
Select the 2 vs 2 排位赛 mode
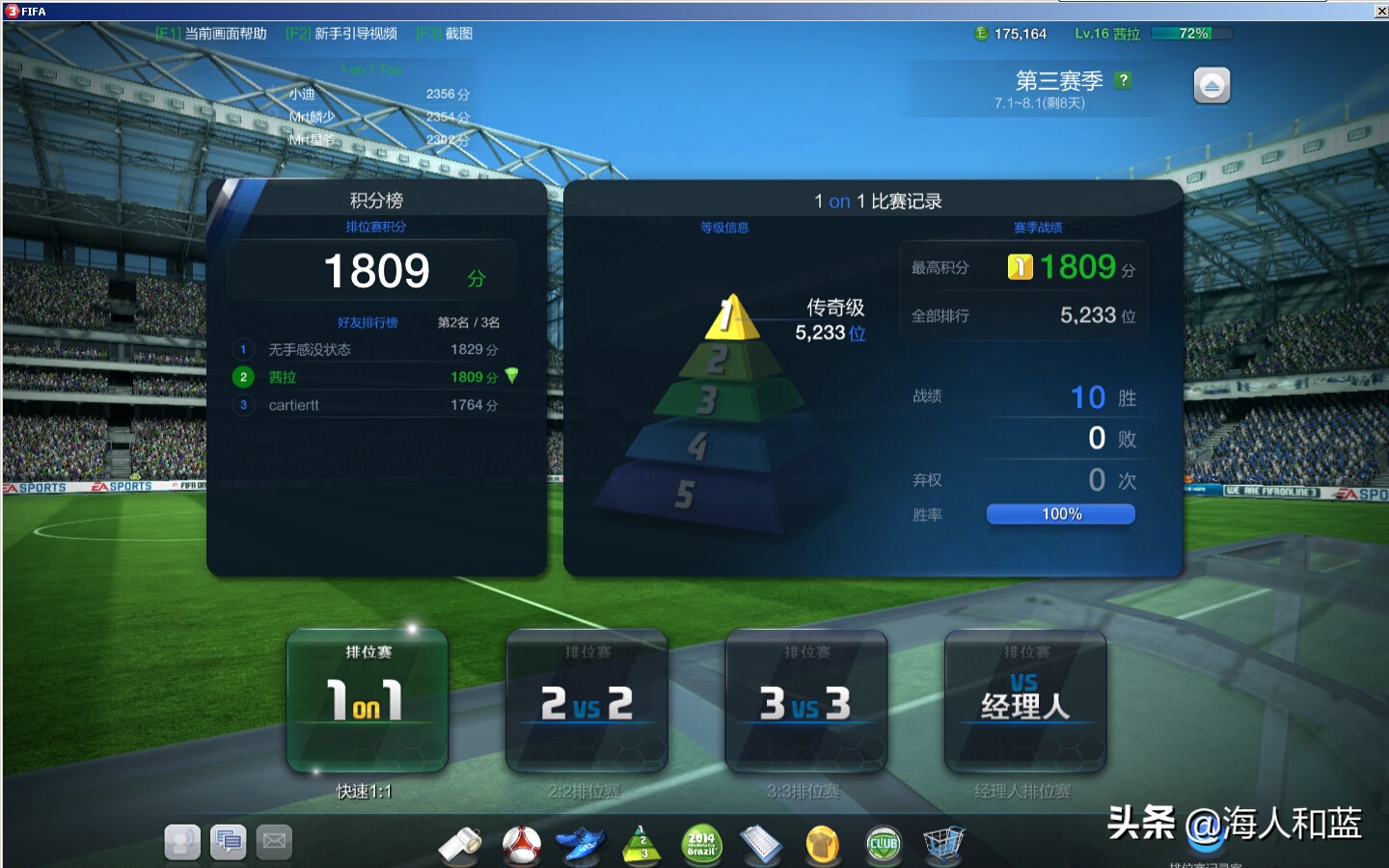point(586,701)
